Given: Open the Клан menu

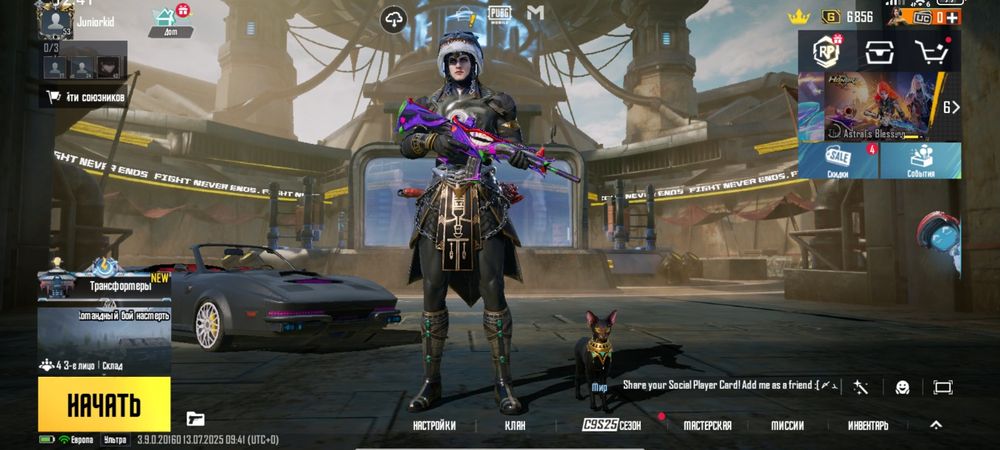Looking at the screenshot, I should tap(517, 425).
